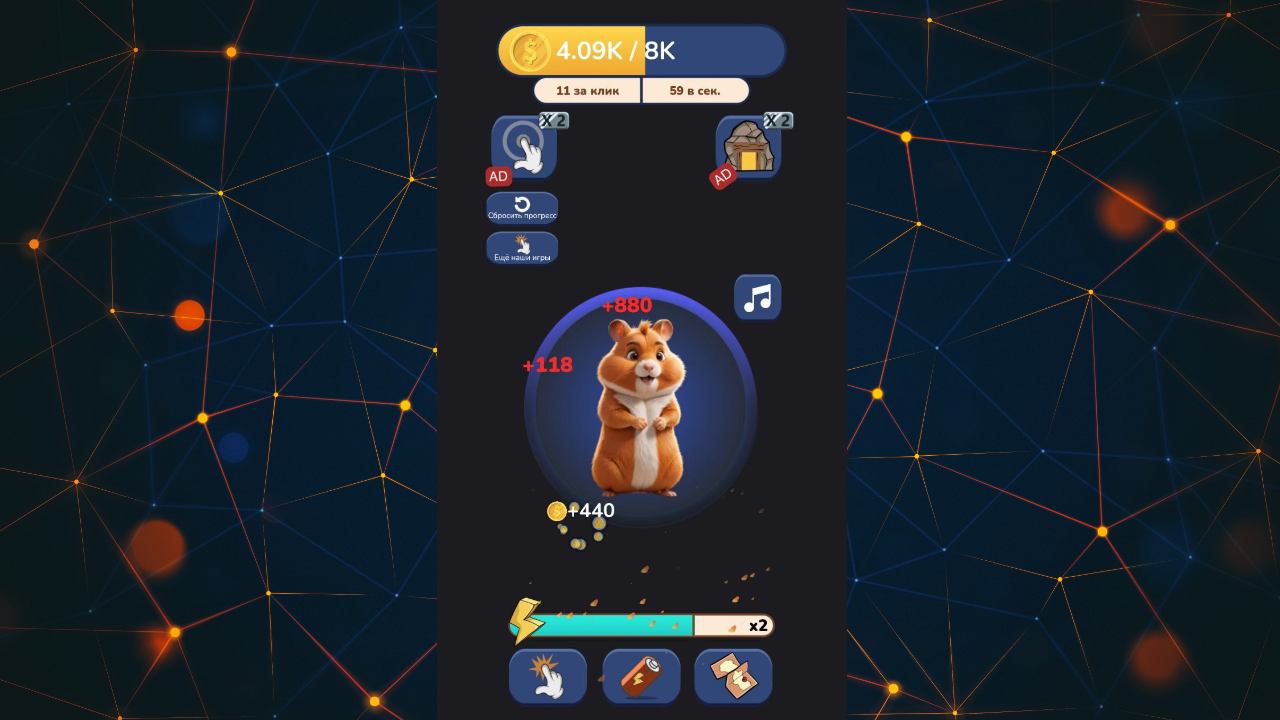Click the 4.09K / 8K progress bar

pos(641,50)
